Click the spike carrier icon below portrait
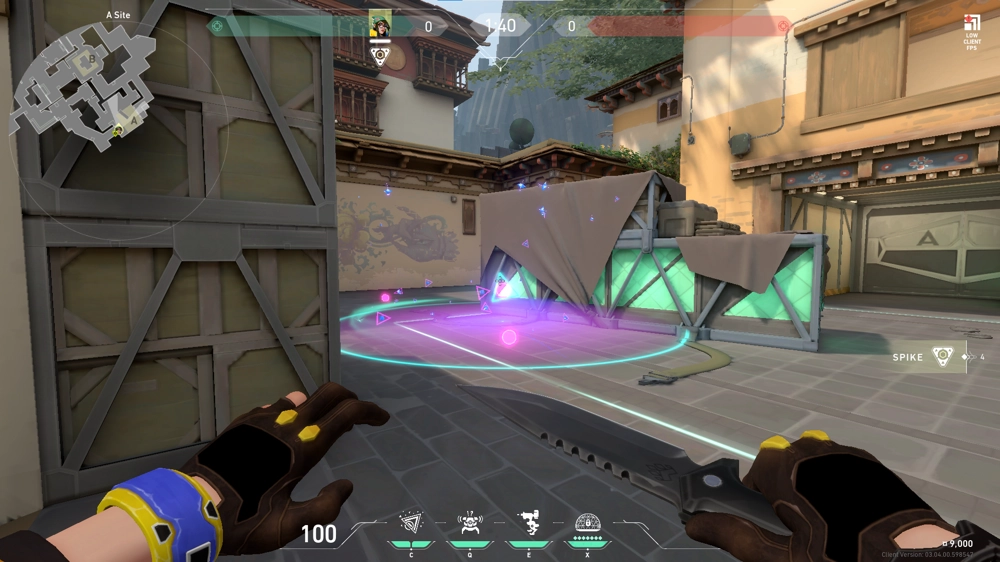 pyautogui.click(x=380, y=56)
